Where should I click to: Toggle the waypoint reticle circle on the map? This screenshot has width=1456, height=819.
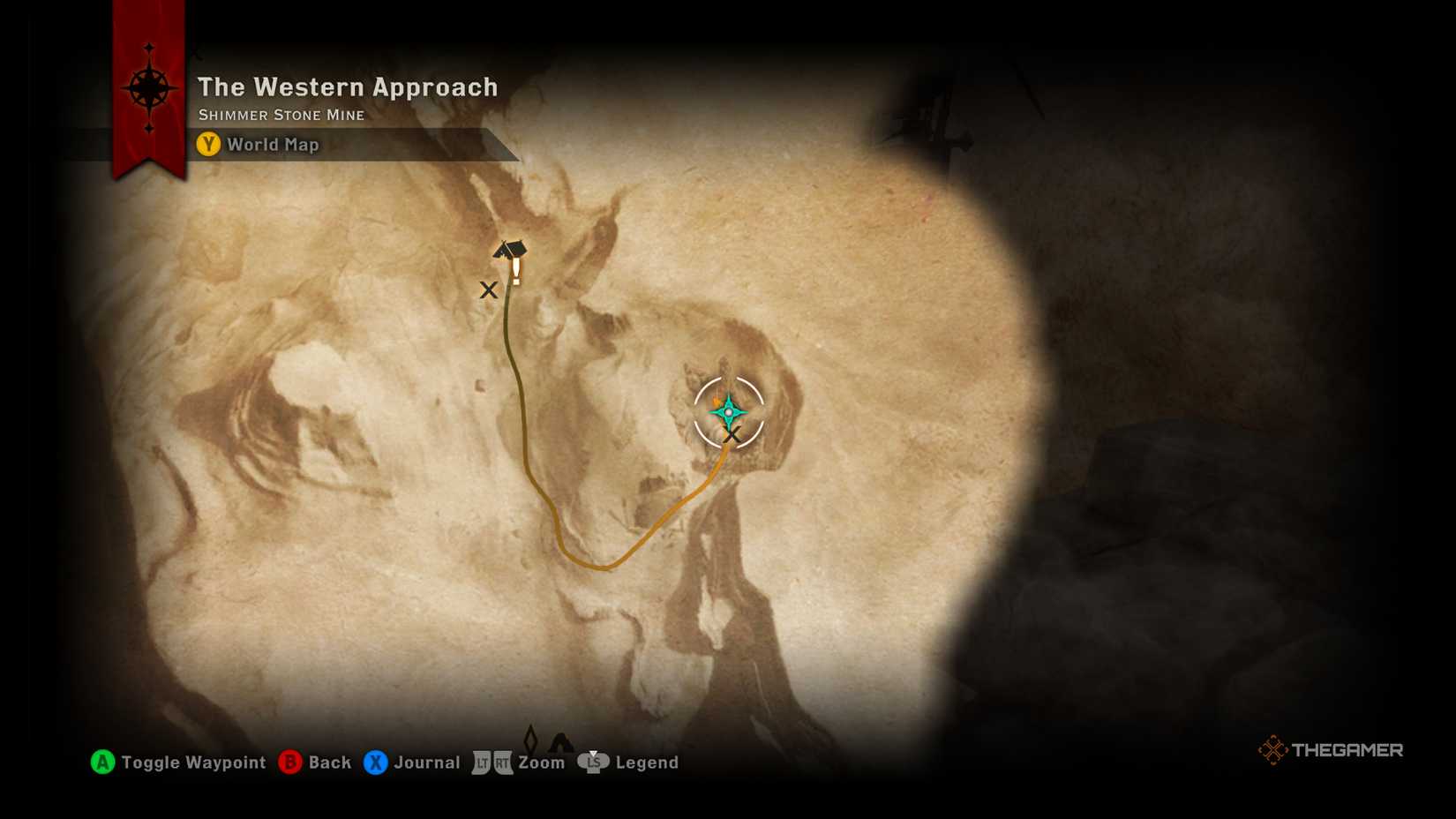coord(731,412)
